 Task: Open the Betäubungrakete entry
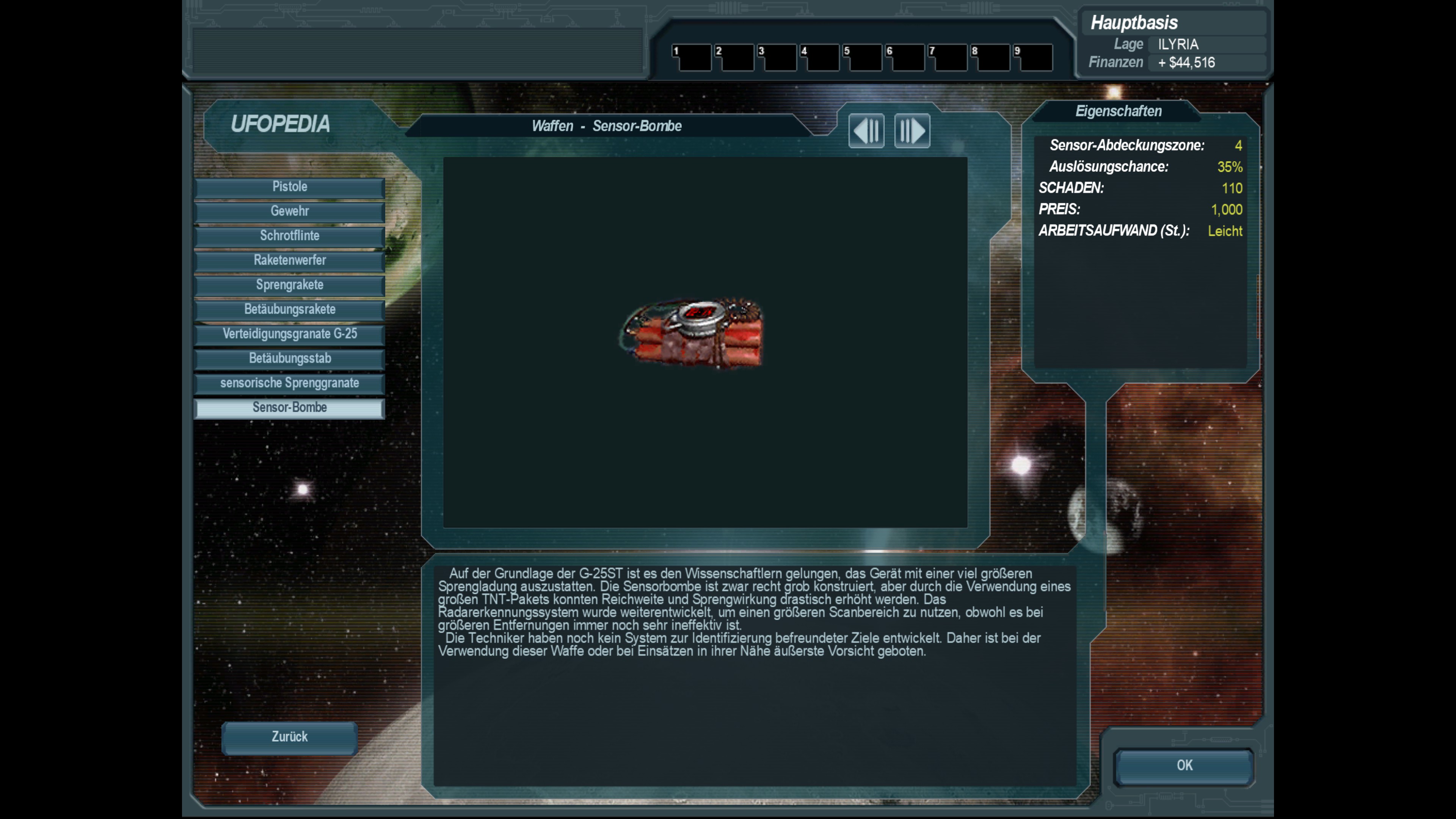point(289,310)
